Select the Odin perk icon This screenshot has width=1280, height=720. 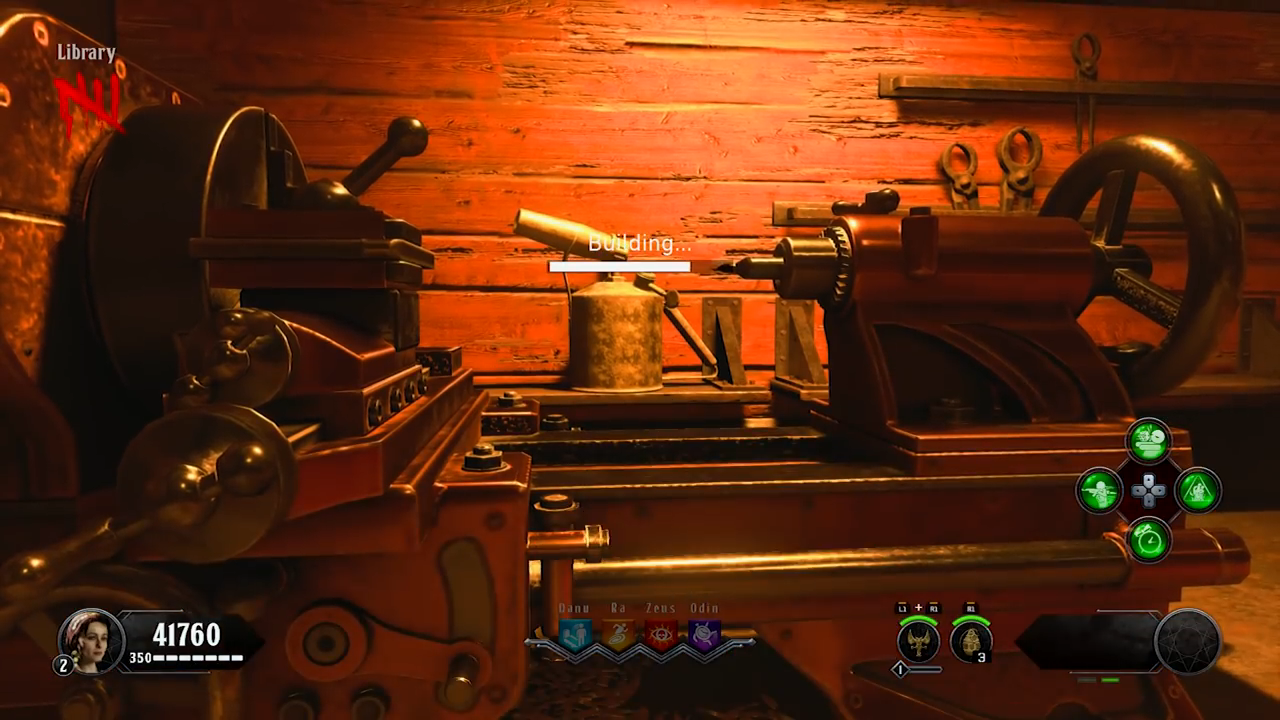(x=704, y=635)
